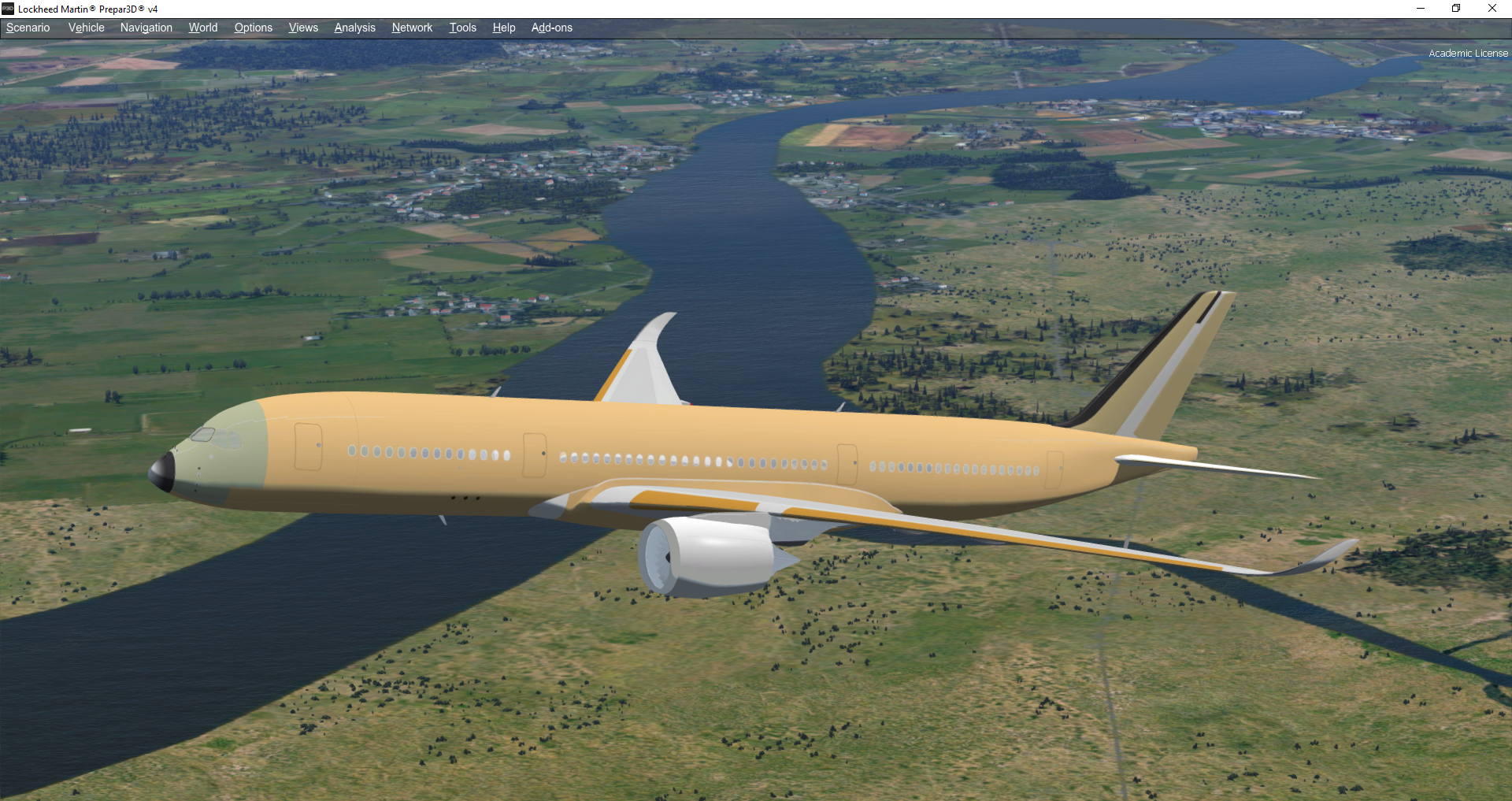Select the Navigation menu
Image resolution: width=1512 pixels, height=801 pixels.
coord(146,28)
